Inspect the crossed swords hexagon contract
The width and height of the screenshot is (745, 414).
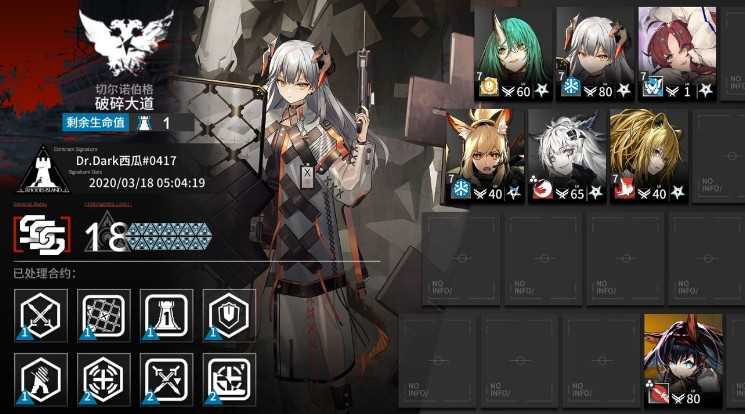(42, 314)
